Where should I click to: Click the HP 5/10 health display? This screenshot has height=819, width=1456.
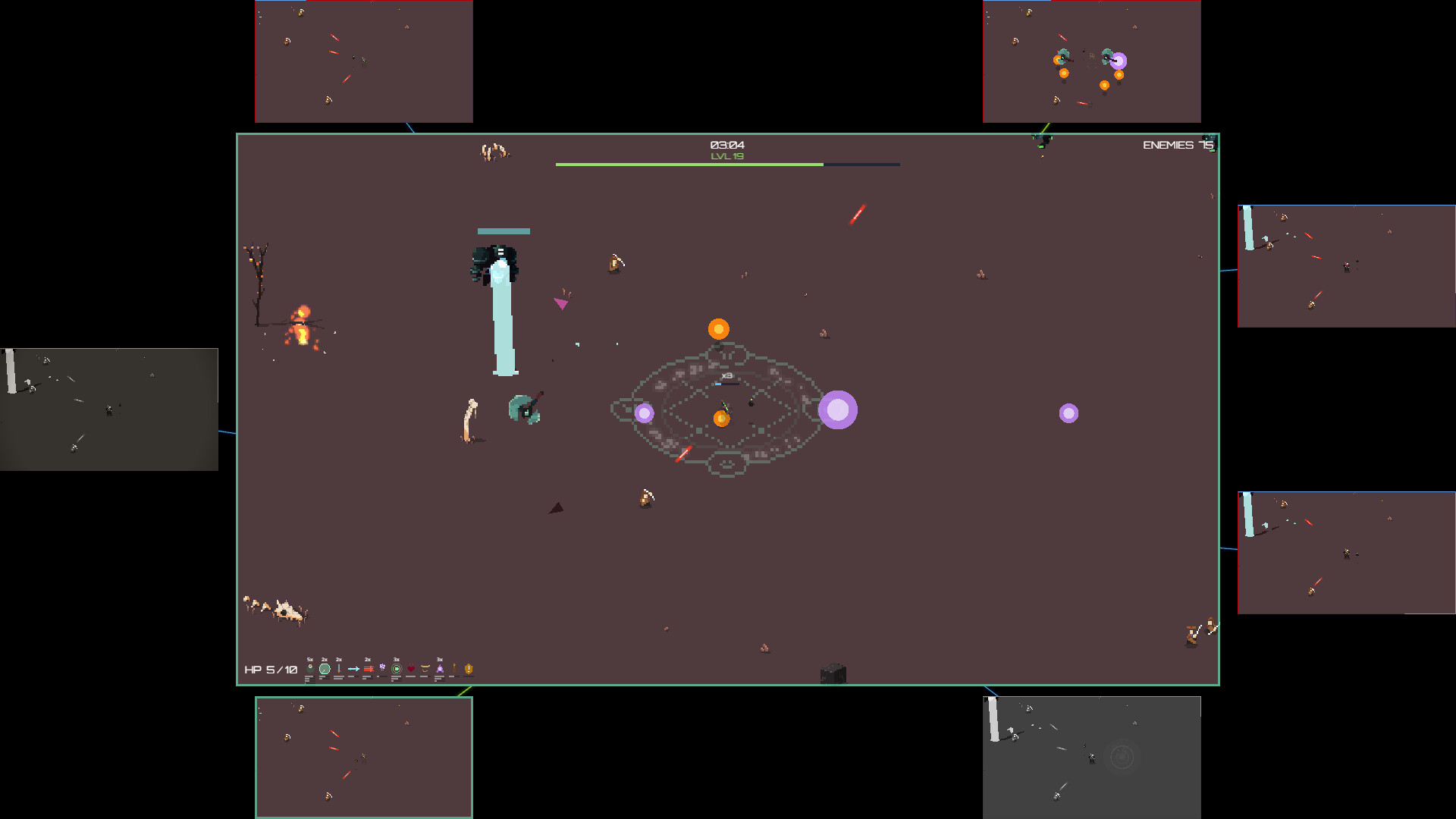(x=269, y=670)
